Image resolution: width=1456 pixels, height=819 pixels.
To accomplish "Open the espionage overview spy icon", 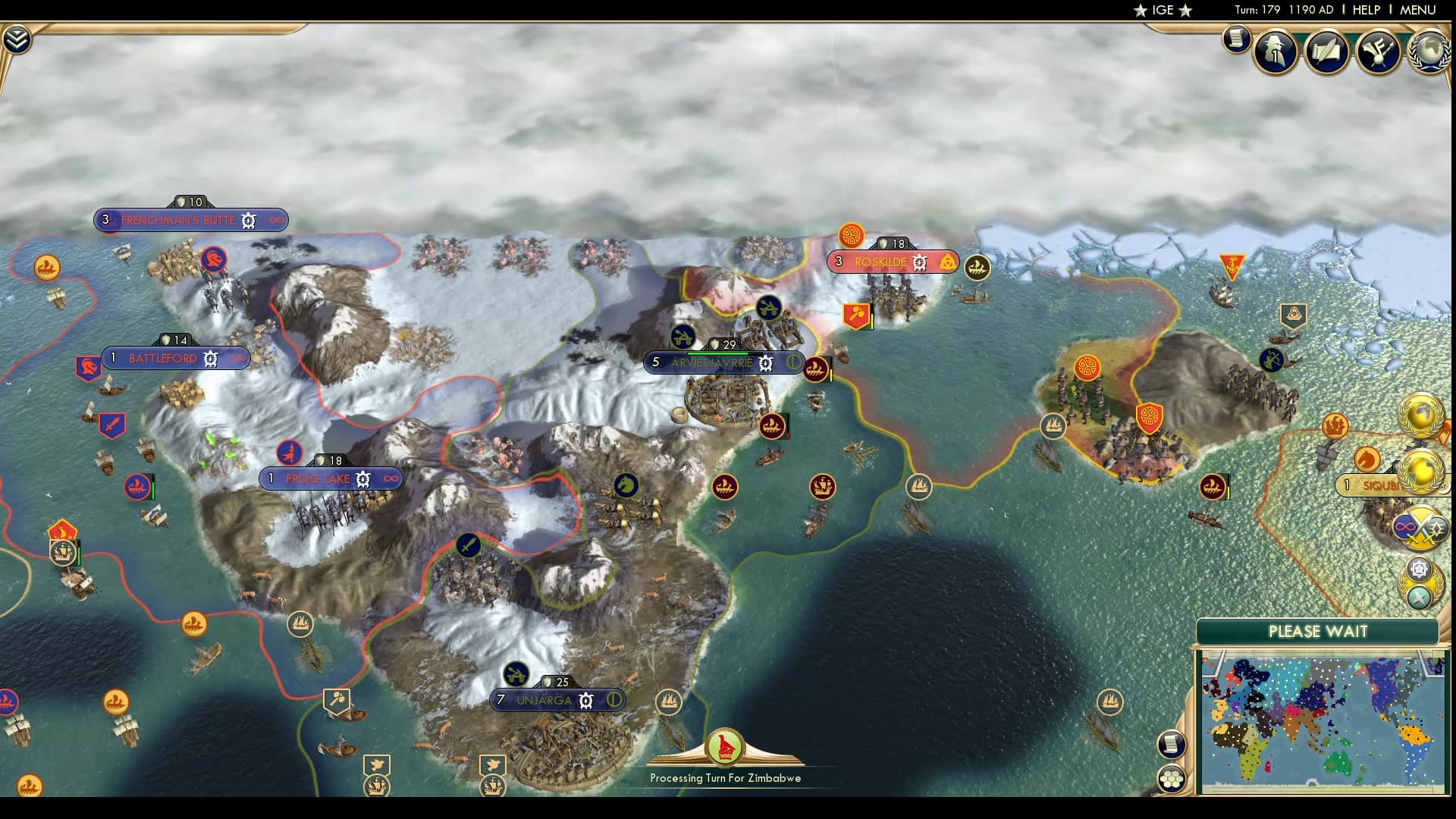I will tap(1274, 51).
